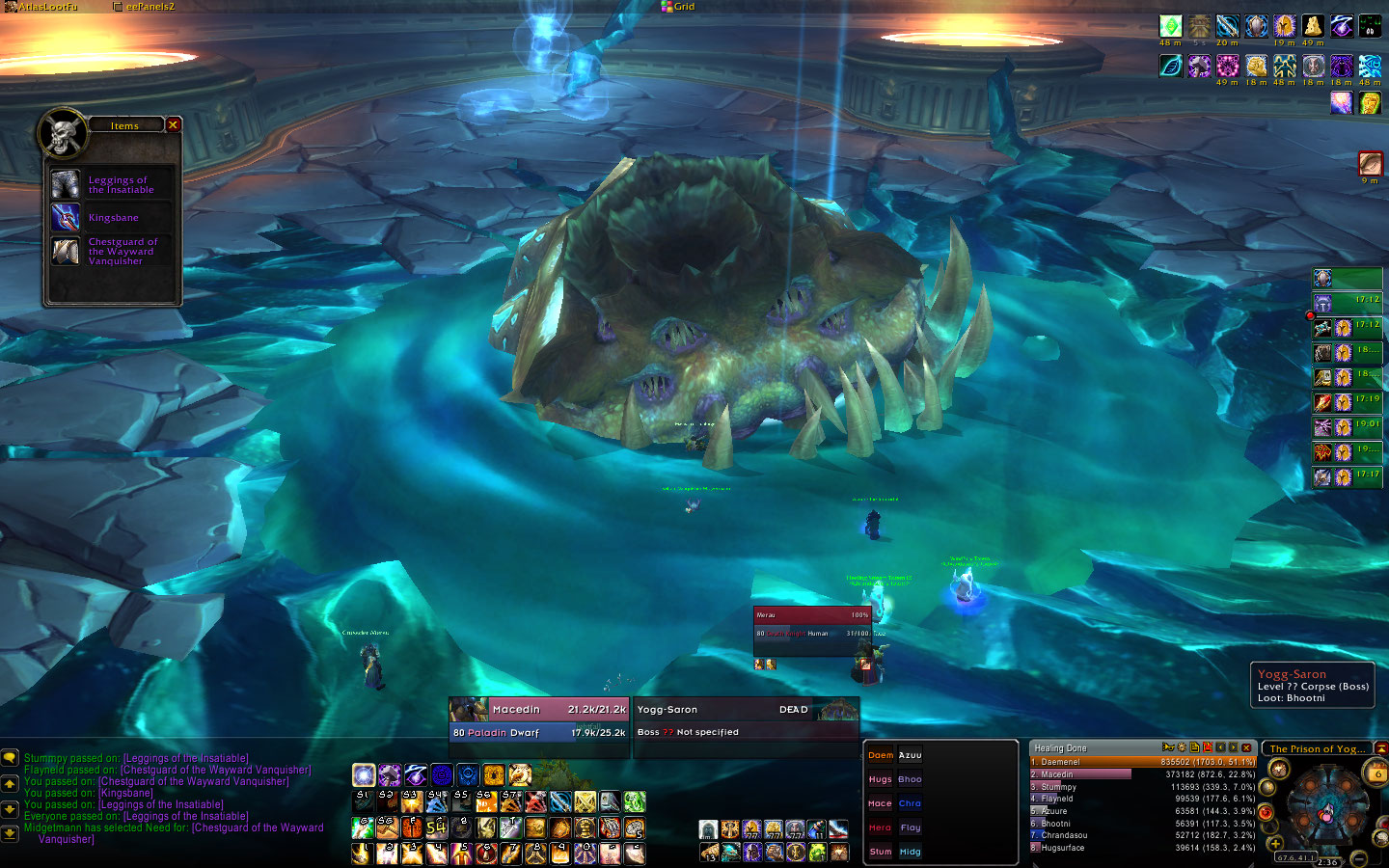Pick Midg in the raid grid
1389x868 pixels.
(910, 852)
